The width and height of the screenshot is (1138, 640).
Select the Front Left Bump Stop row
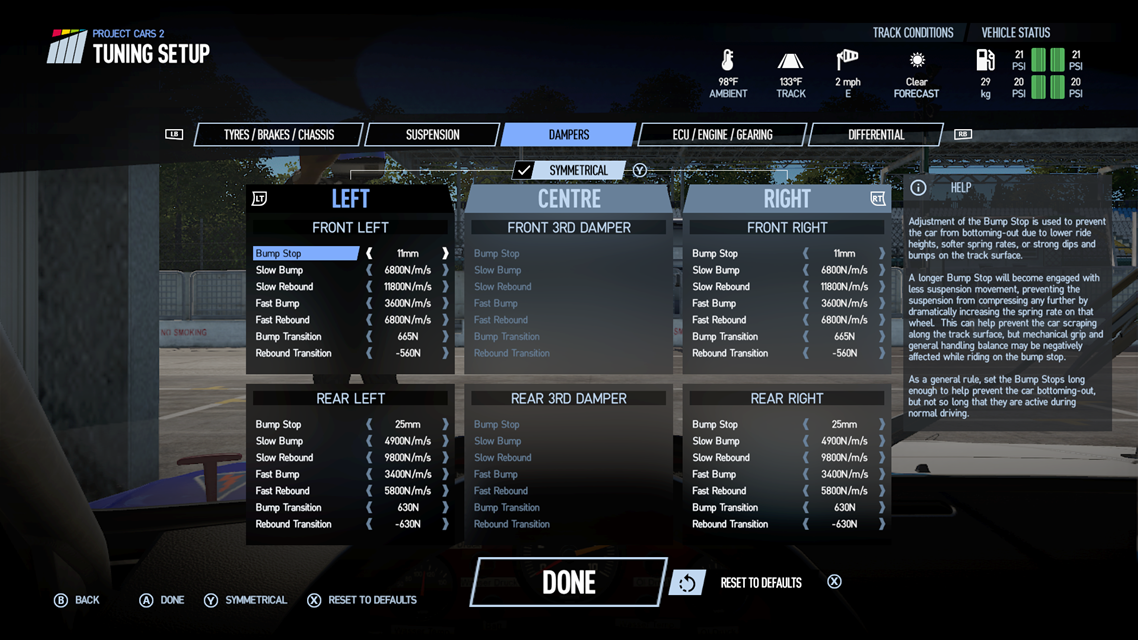(305, 254)
